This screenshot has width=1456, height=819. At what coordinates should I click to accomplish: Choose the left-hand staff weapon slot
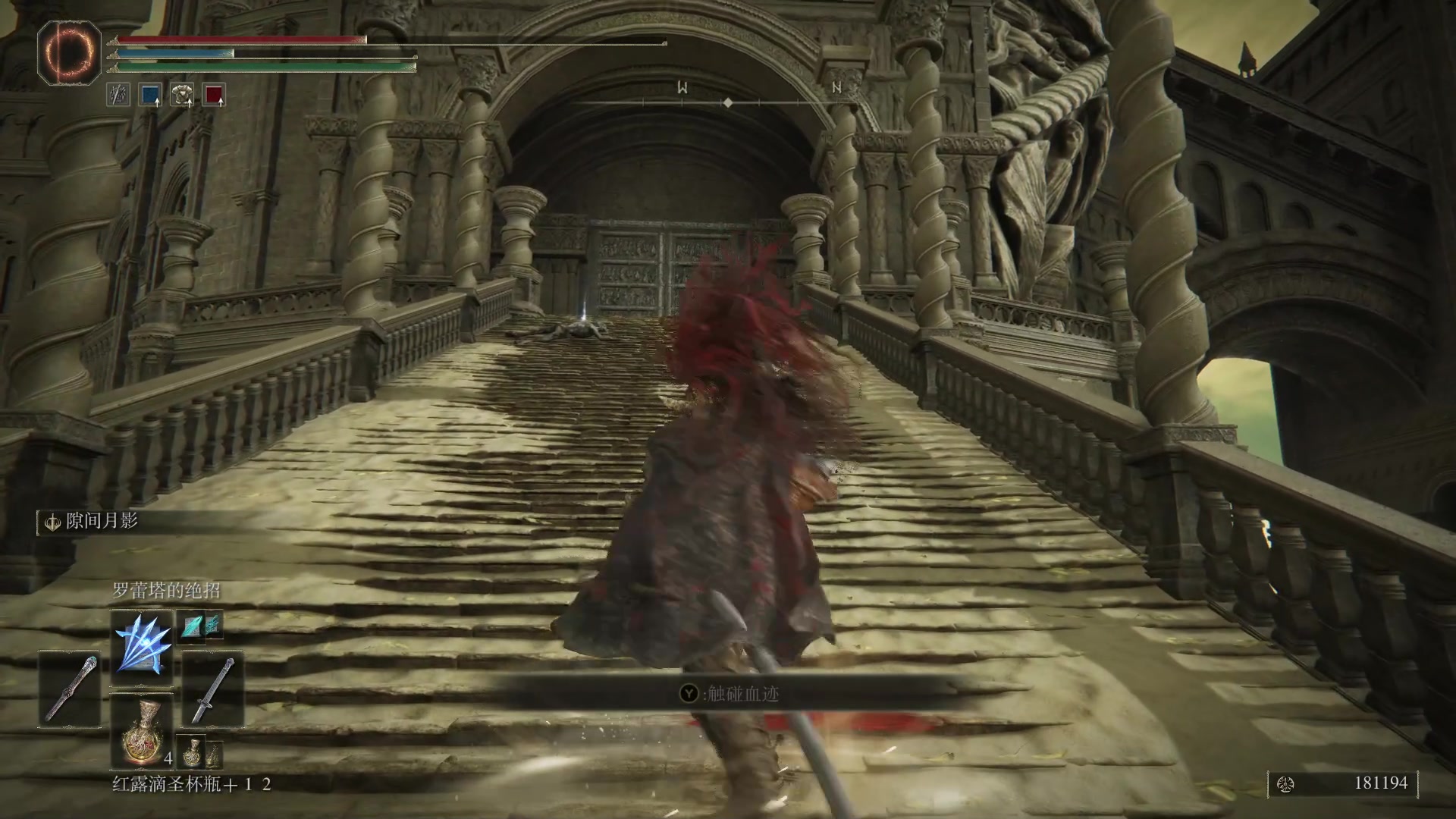[71, 689]
